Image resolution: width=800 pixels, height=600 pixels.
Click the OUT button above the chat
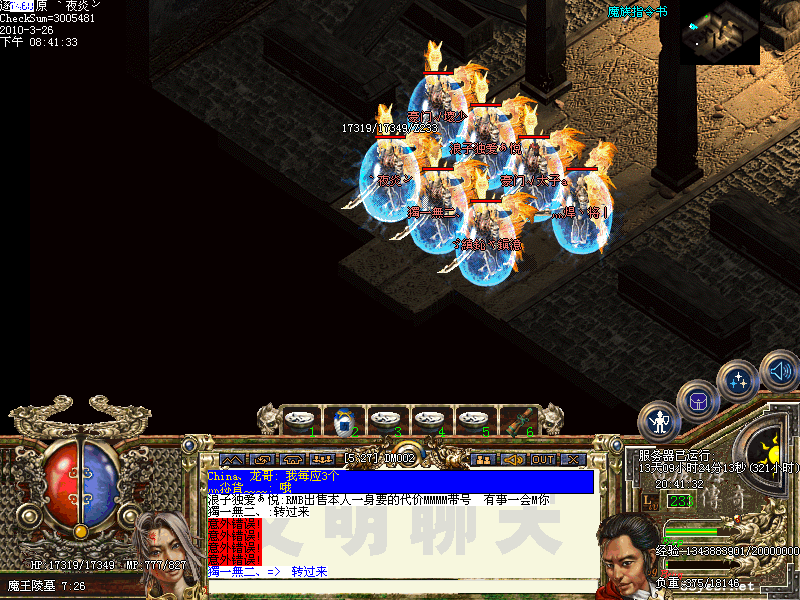click(543, 459)
